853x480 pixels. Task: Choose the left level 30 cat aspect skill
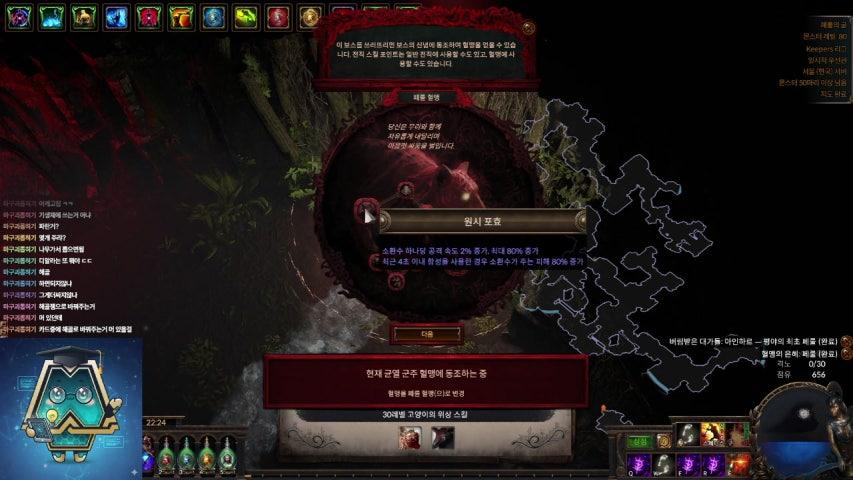(x=411, y=436)
